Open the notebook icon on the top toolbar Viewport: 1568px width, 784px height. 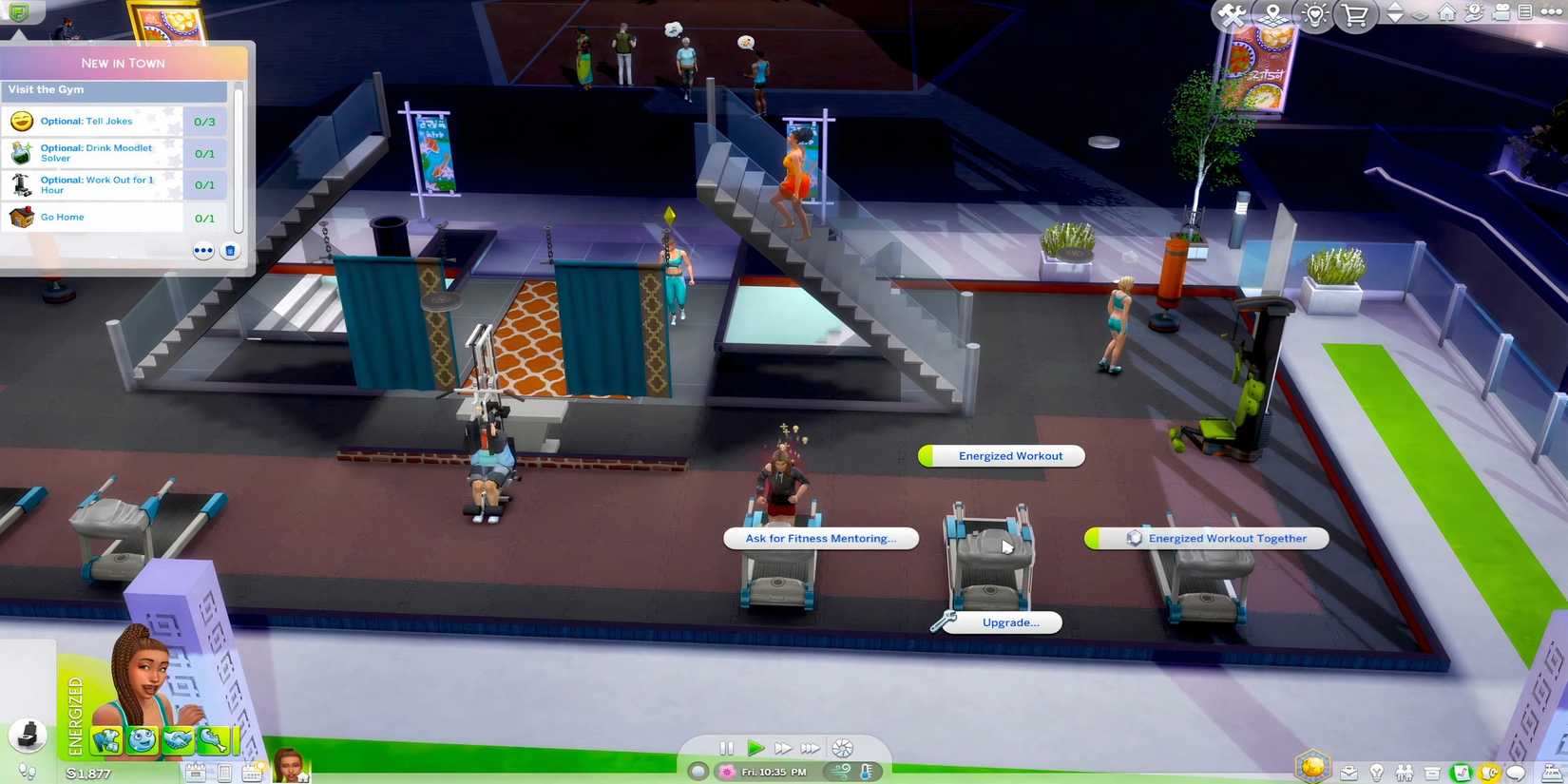click(1524, 12)
